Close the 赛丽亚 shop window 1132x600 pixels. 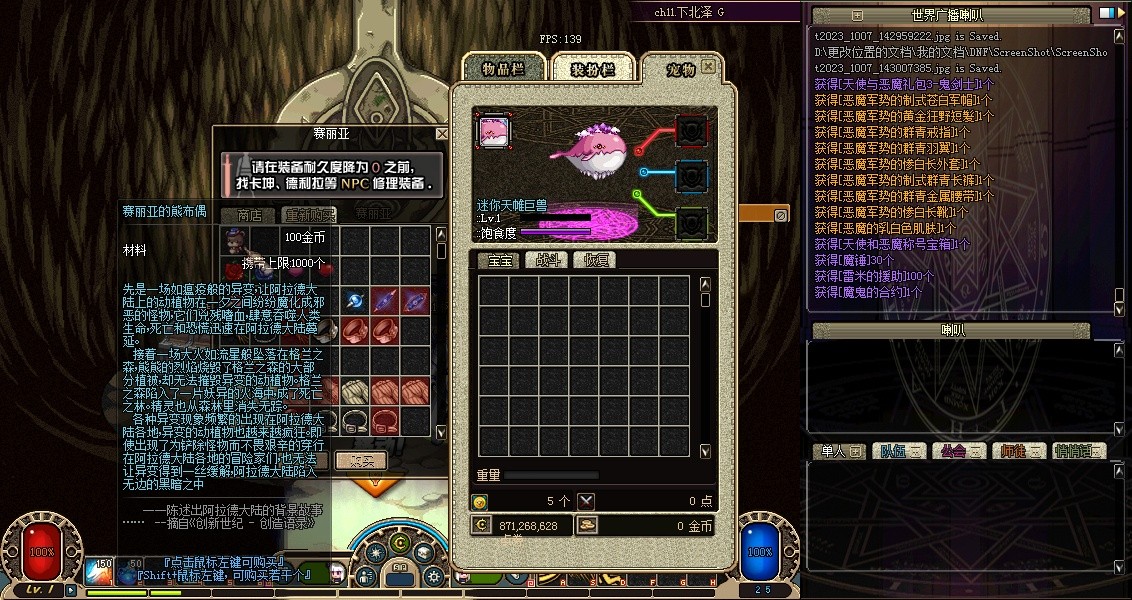(442, 134)
